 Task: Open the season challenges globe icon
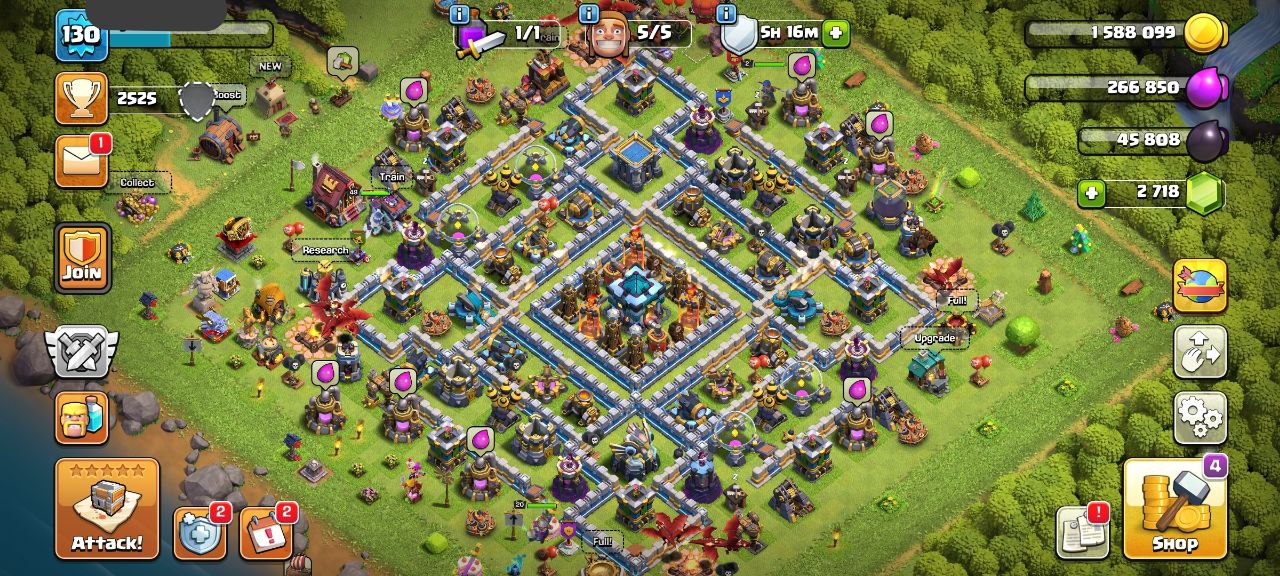(1200, 286)
